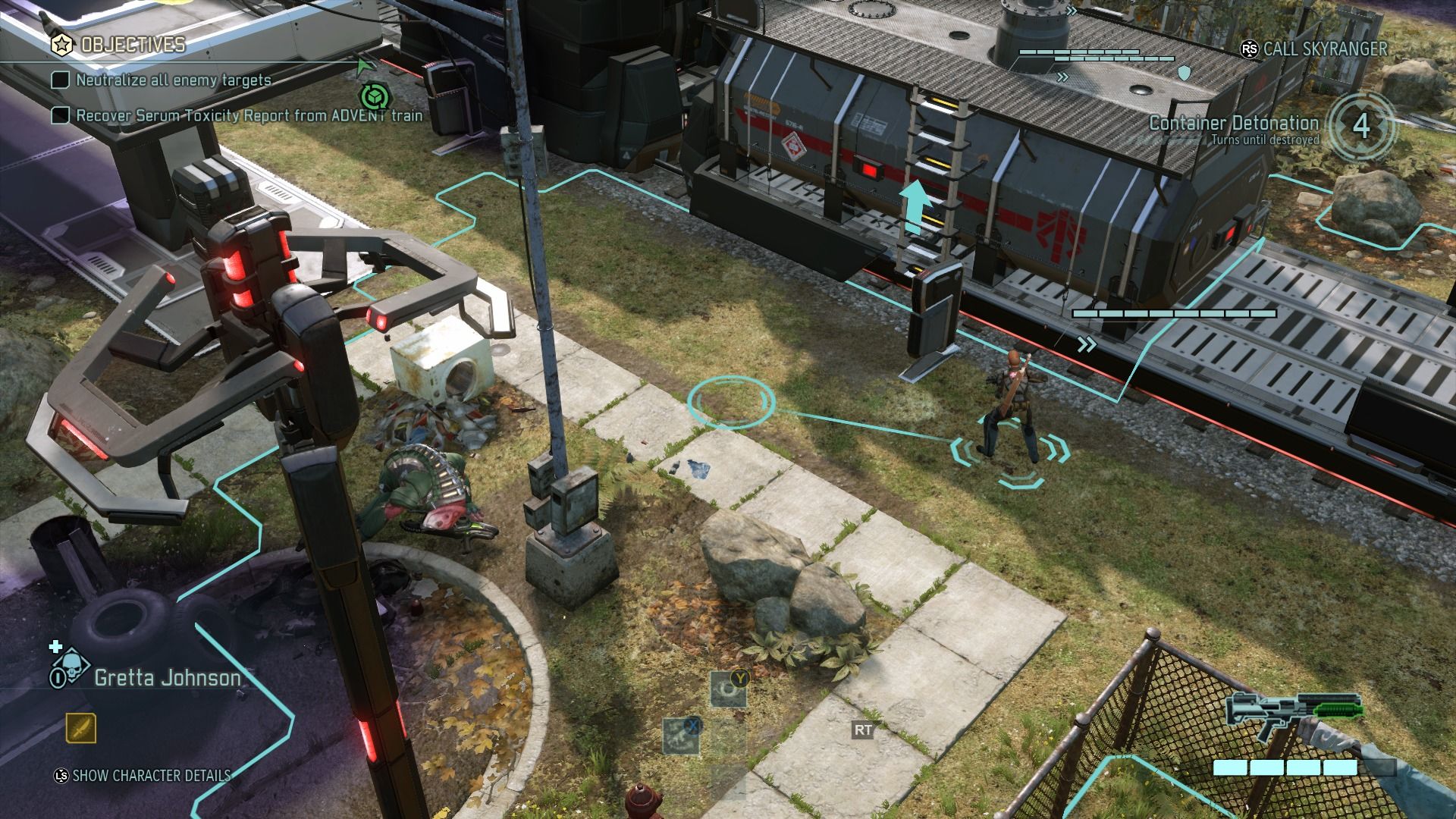Activate the faded ability icon marked X
1456x819 pixels.
click(x=682, y=736)
